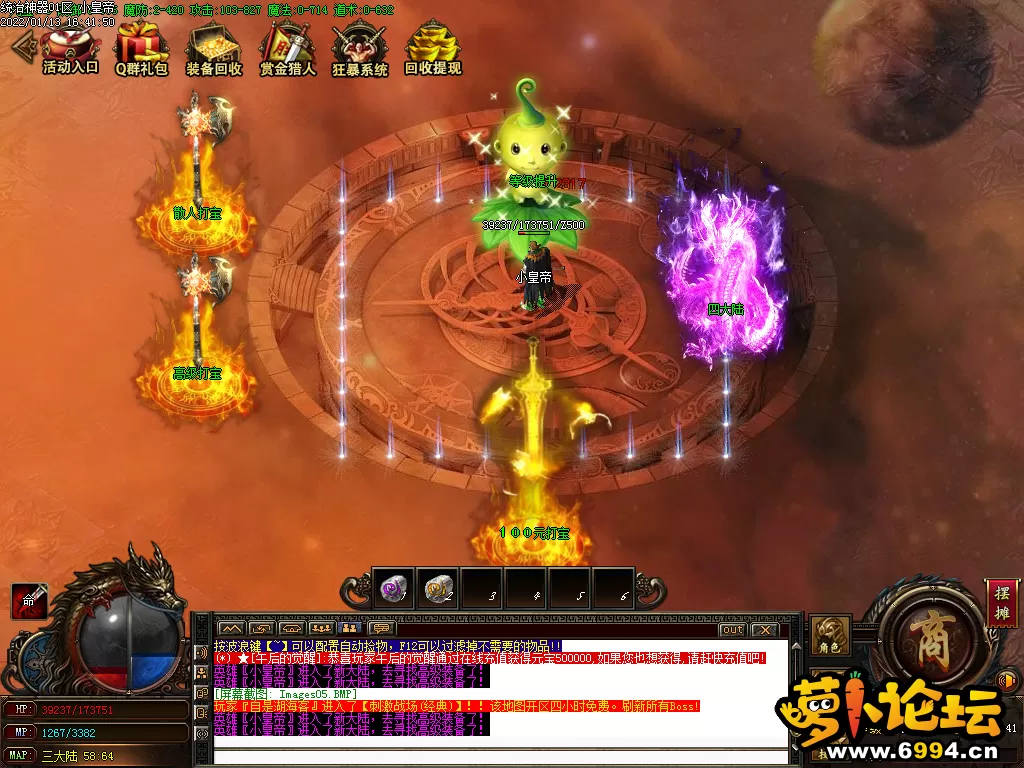
Task: Open the 狂暴系统 berserk system
Action: click(360, 48)
